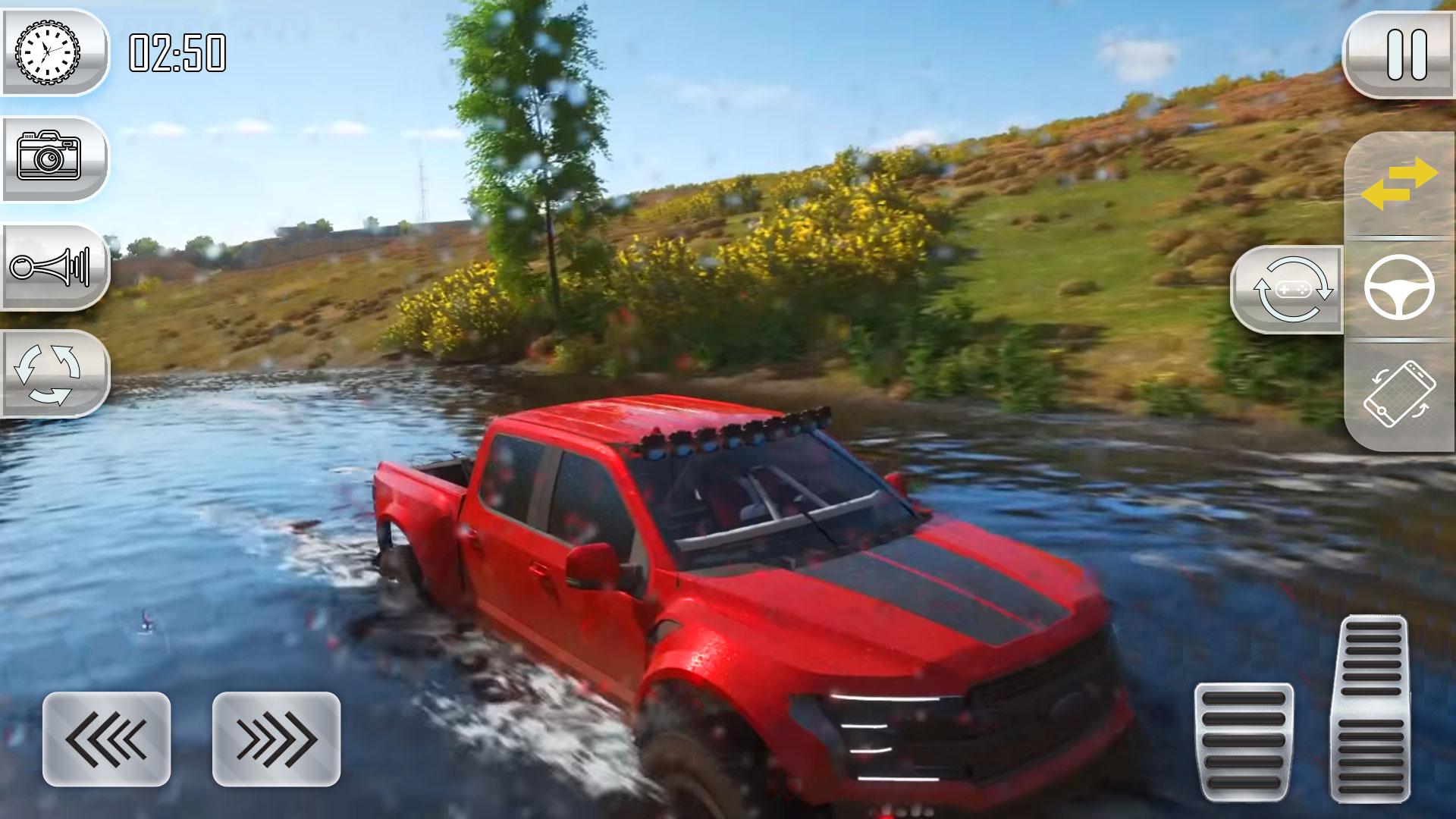Screen dimensions: 1456x819
Task: Steer left with the left arrows button
Action: pyautogui.click(x=107, y=739)
